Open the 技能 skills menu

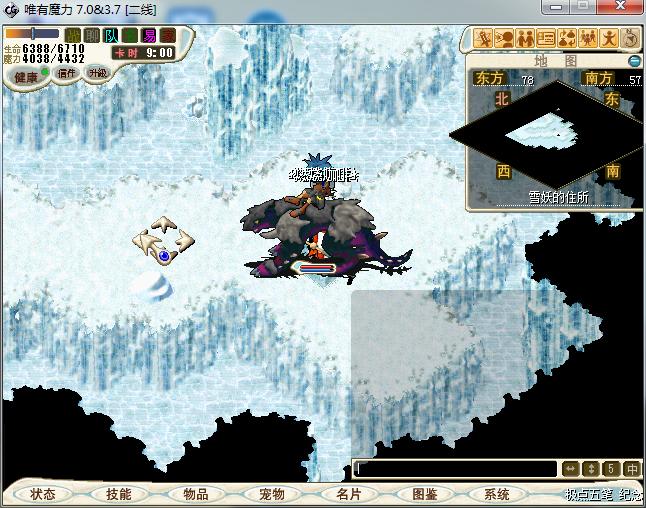(118, 494)
